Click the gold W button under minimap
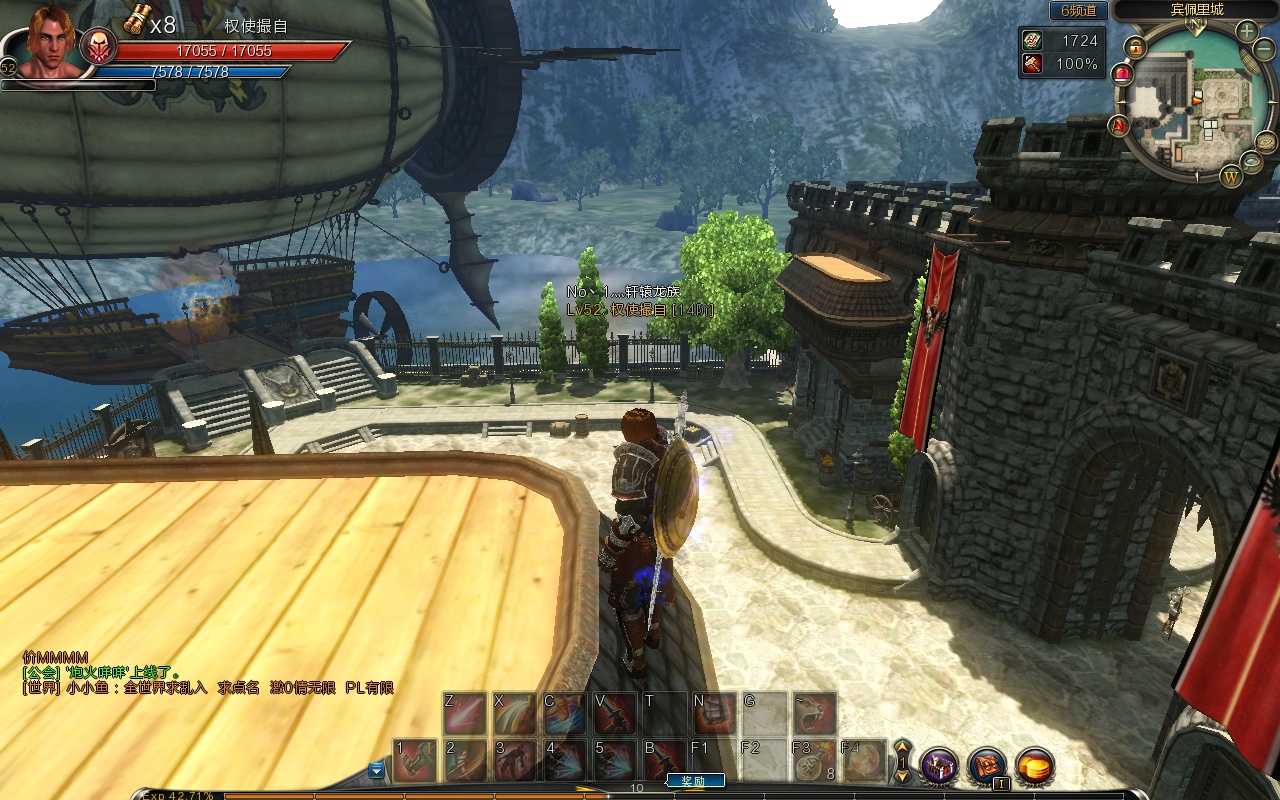The width and height of the screenshot is (1280, 800). 1231,178
